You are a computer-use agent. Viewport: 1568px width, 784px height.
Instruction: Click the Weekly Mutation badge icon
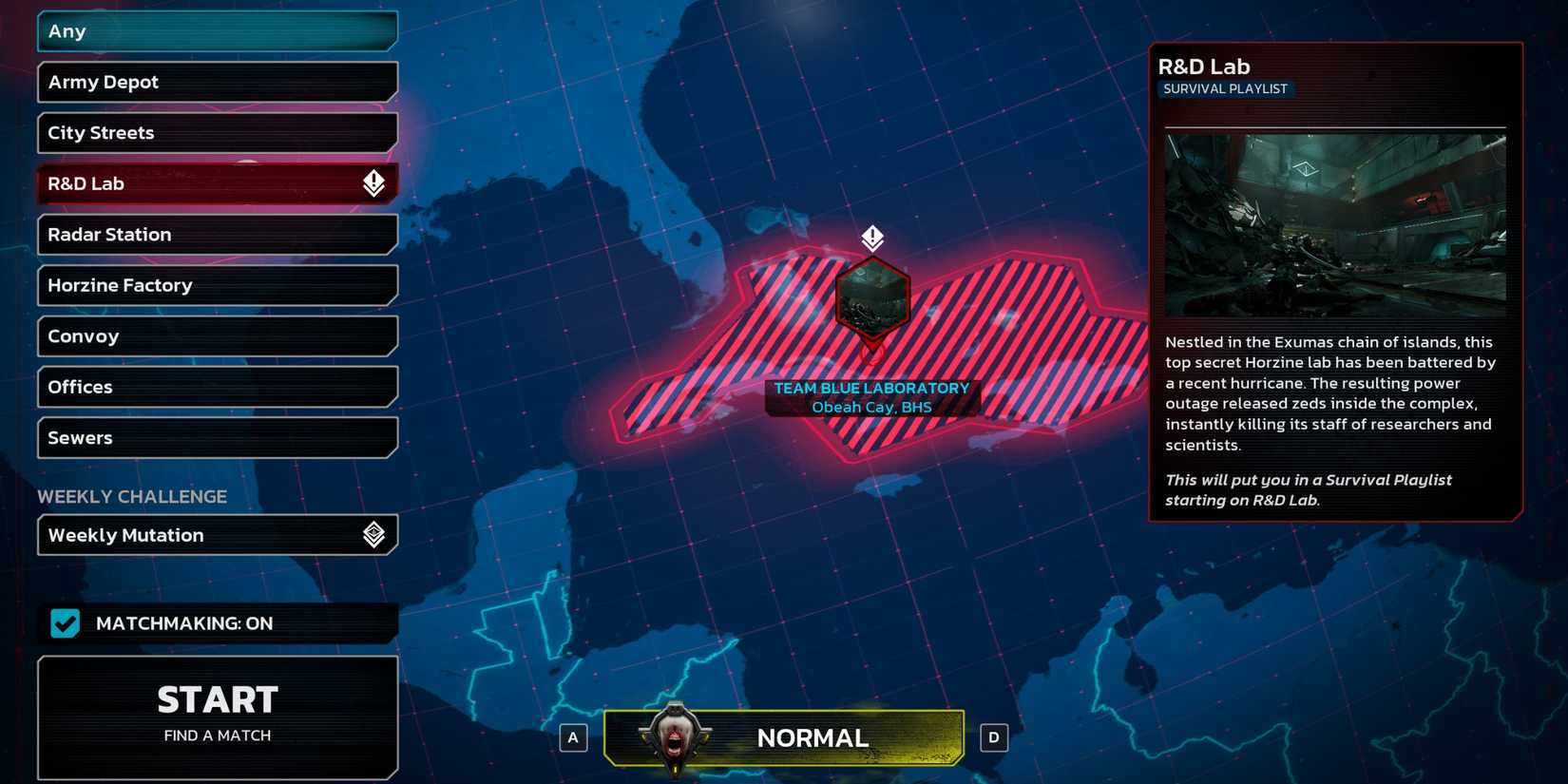click(x=374, y=535)
